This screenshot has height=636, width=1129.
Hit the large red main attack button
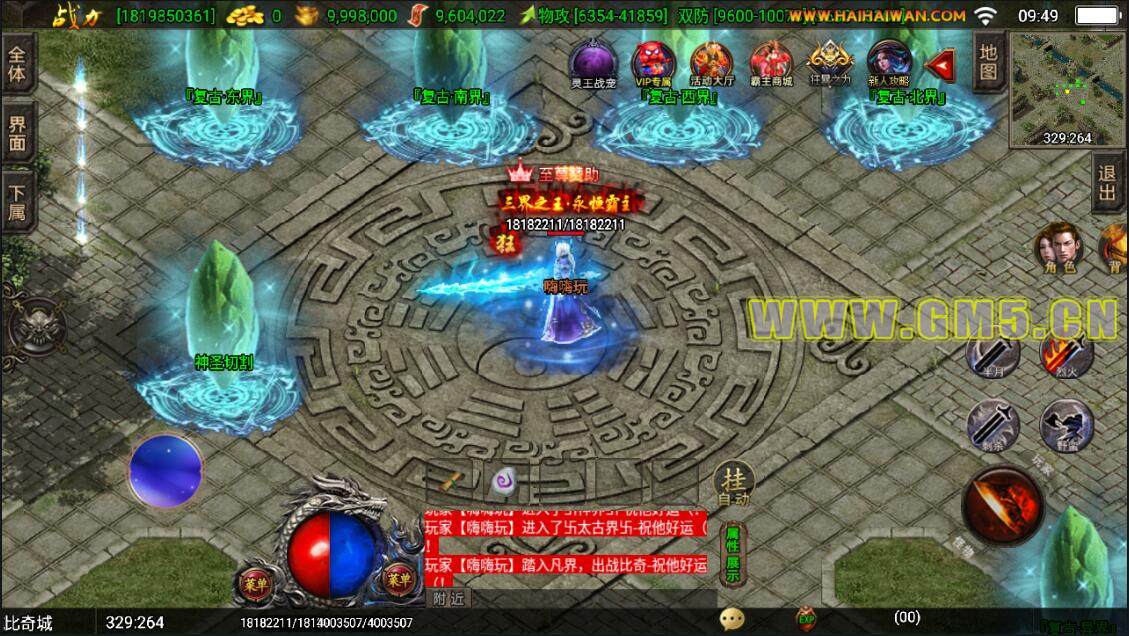coord(1003,507)
